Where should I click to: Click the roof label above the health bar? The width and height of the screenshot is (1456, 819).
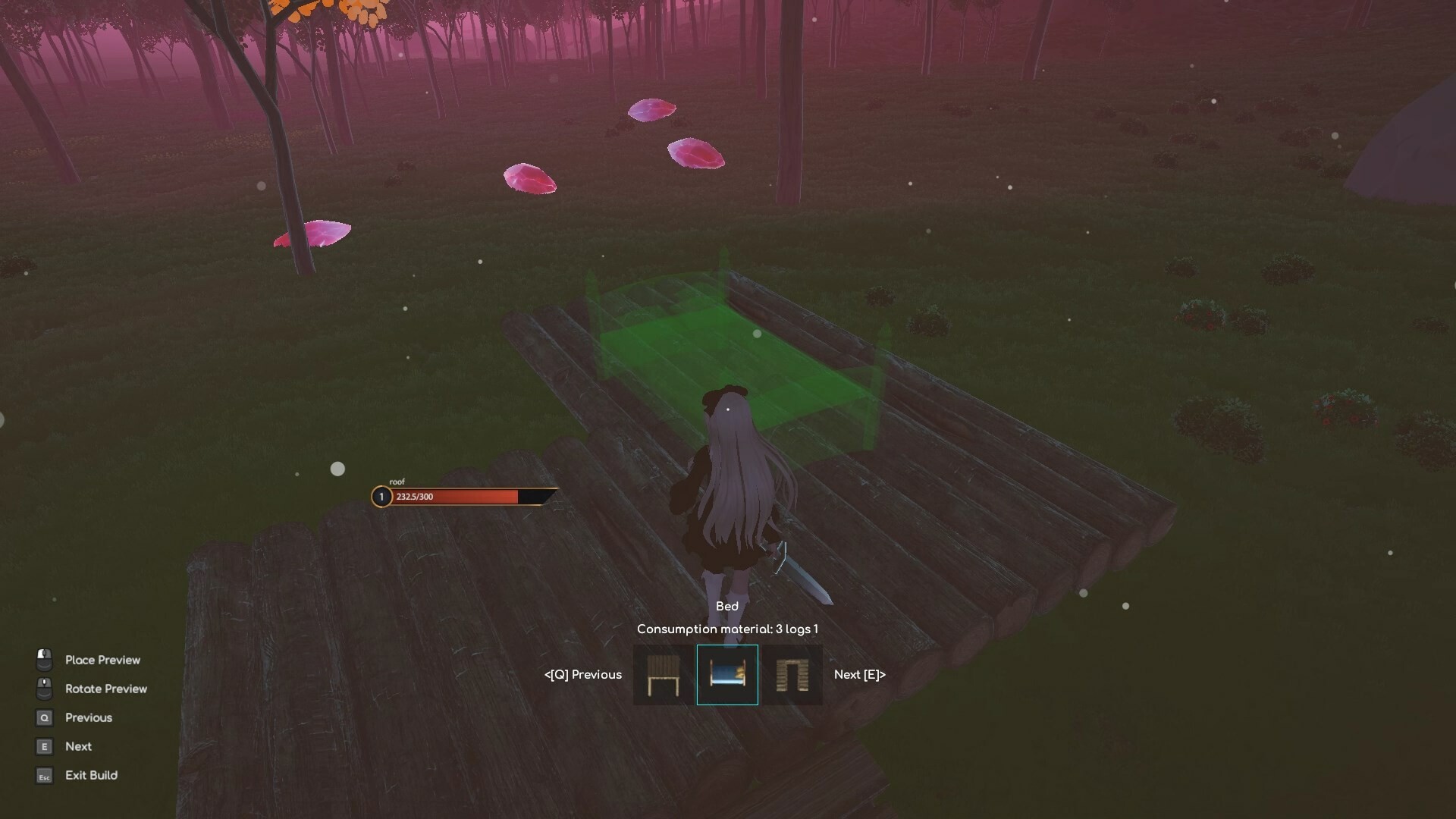coord(397,482)
